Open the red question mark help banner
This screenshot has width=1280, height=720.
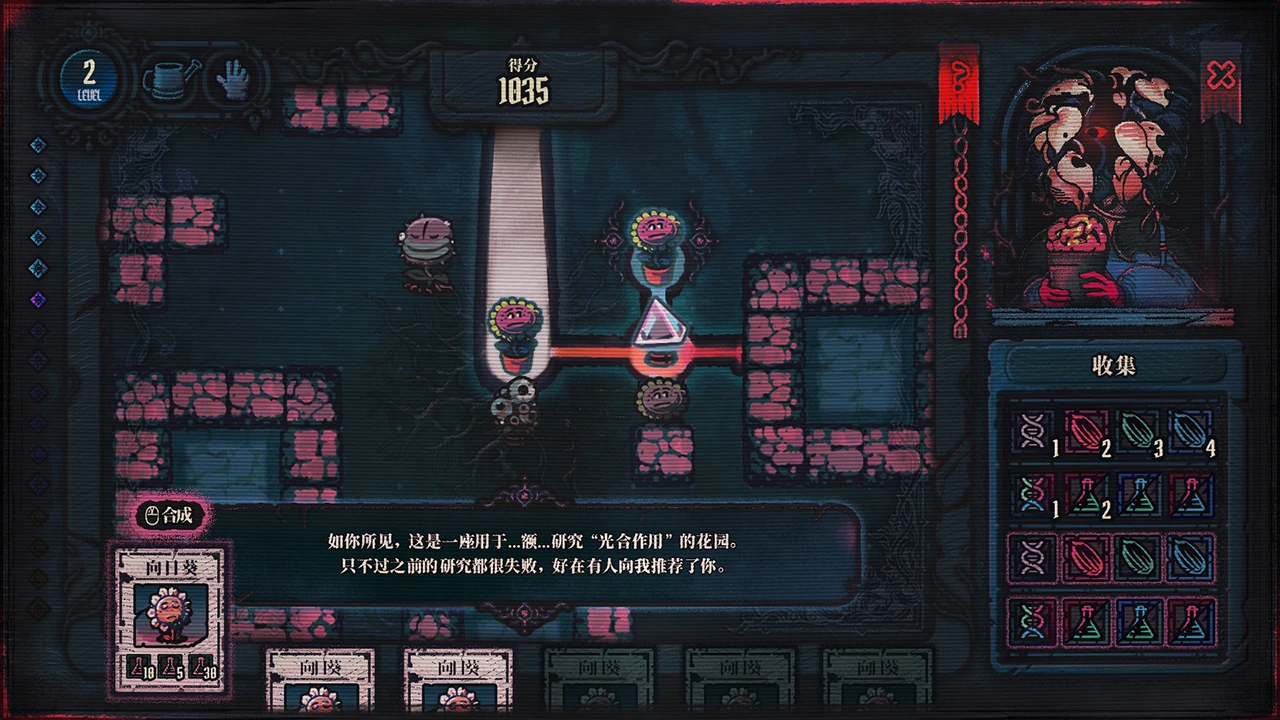(x=958, y=83)
